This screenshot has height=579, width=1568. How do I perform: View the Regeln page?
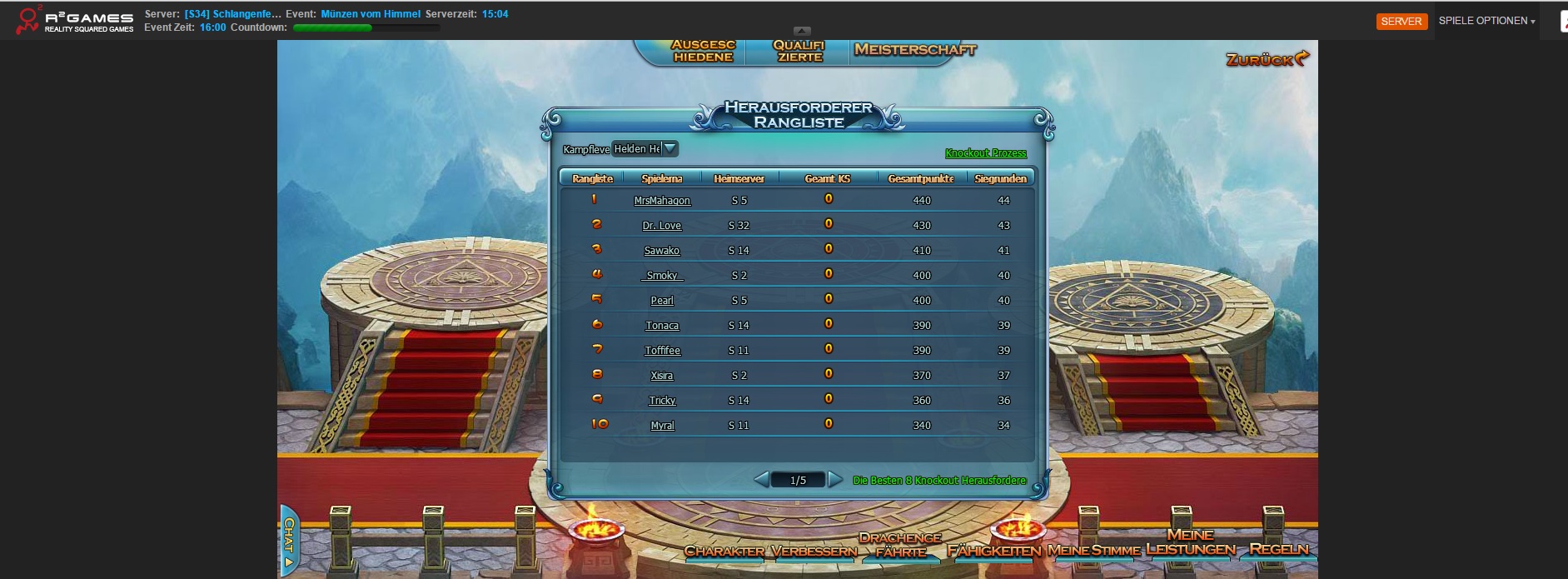pos(1278,549)
